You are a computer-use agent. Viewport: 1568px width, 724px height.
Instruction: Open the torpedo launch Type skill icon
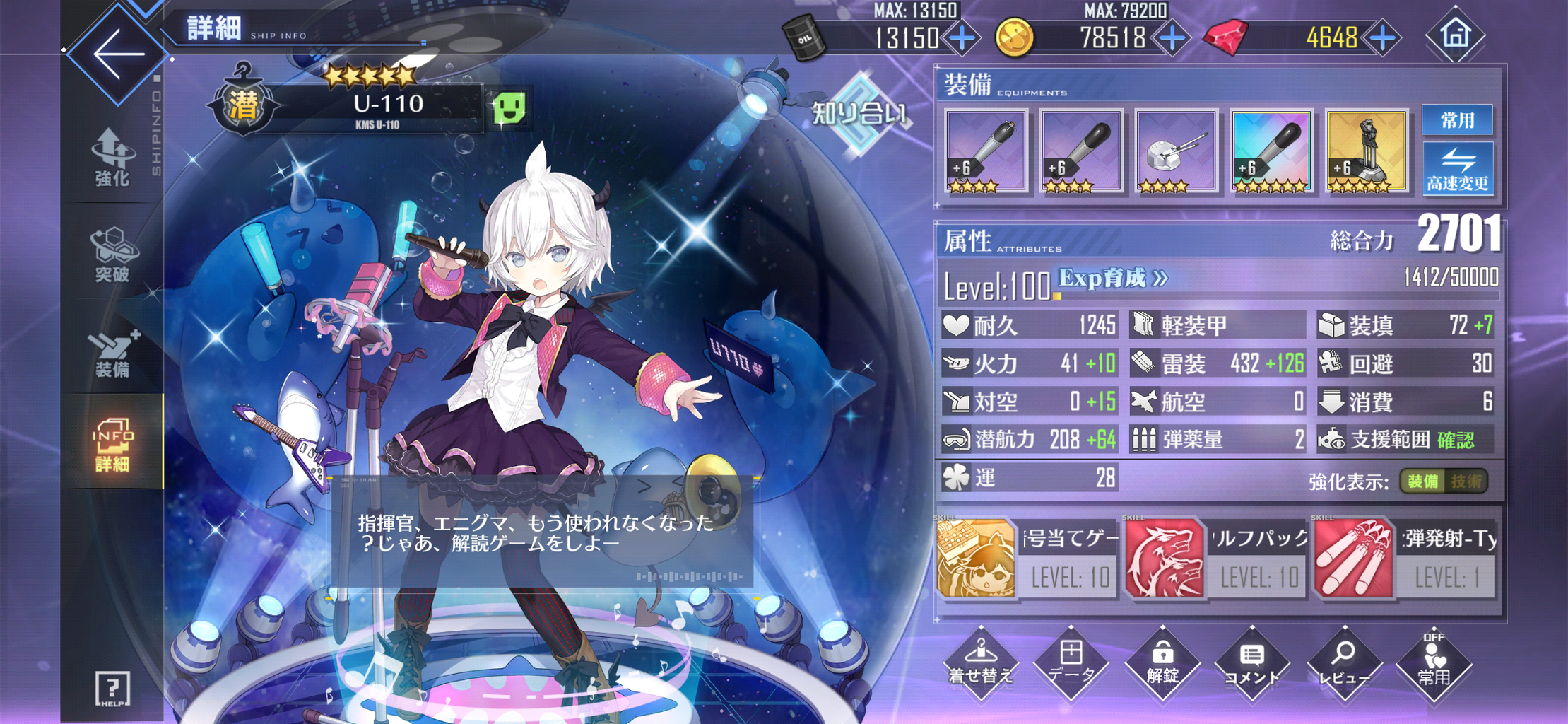tap(1353, 558)
